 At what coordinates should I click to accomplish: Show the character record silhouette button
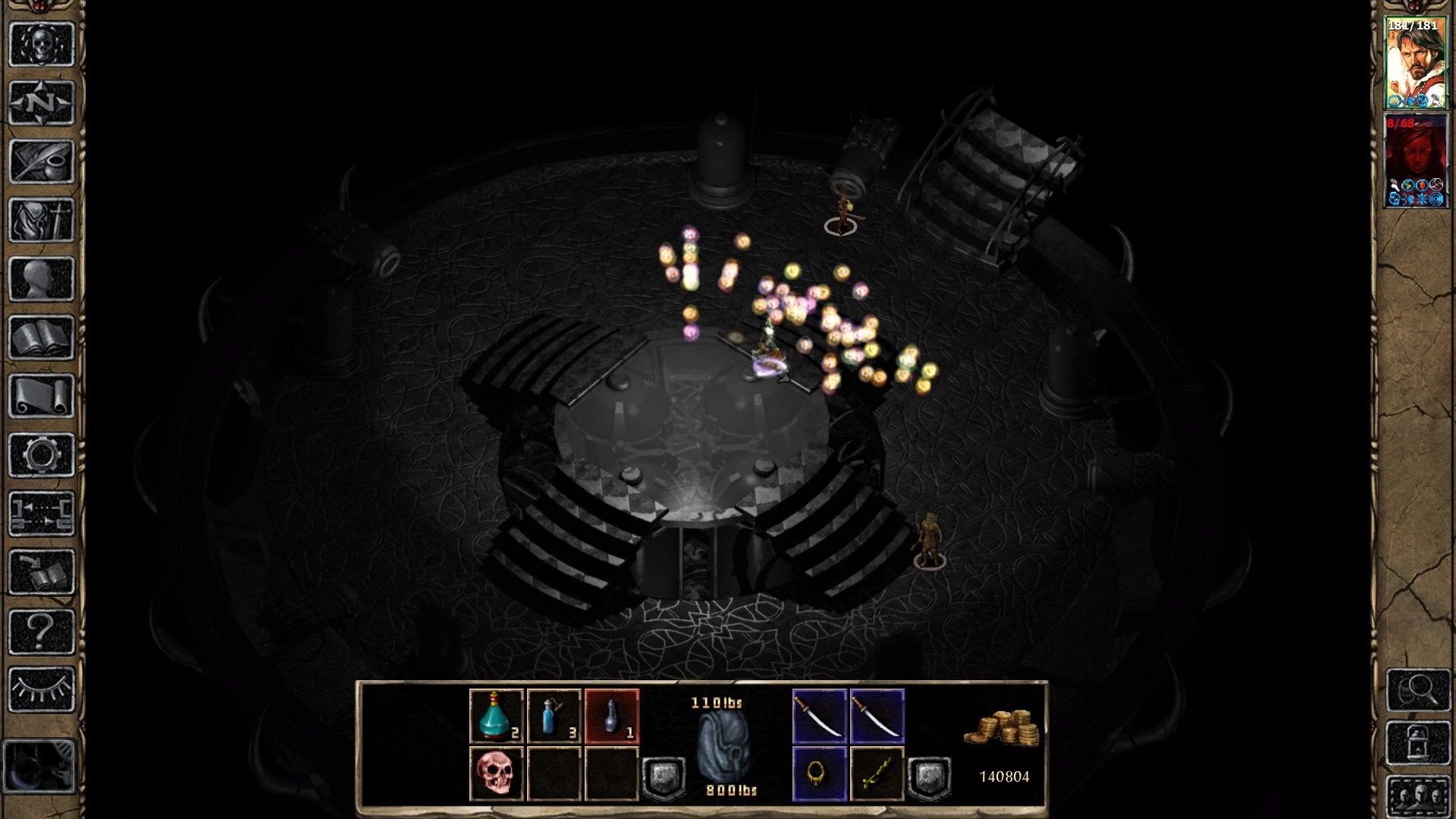[x=42, y=279]
